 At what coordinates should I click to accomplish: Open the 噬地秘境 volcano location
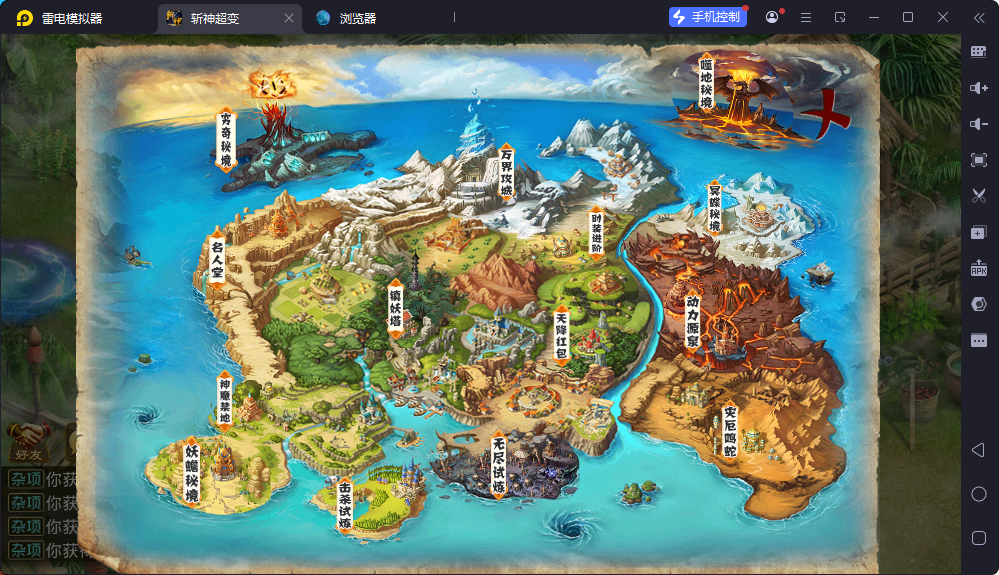click(707, 84)
